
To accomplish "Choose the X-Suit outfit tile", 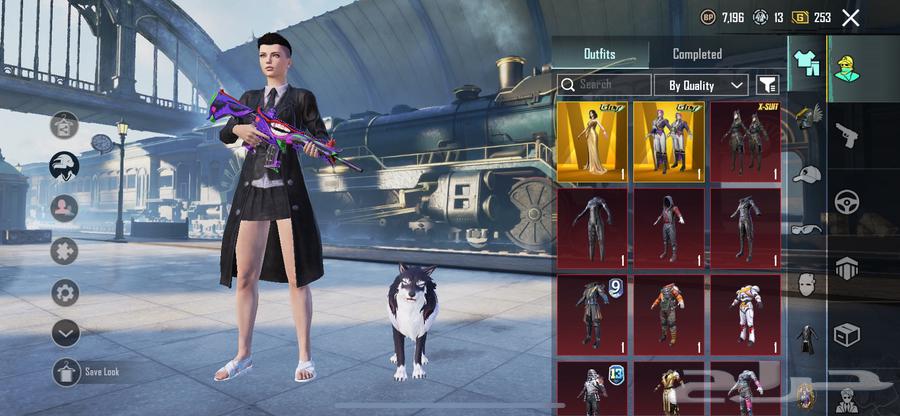I will [x=745, y=141].
